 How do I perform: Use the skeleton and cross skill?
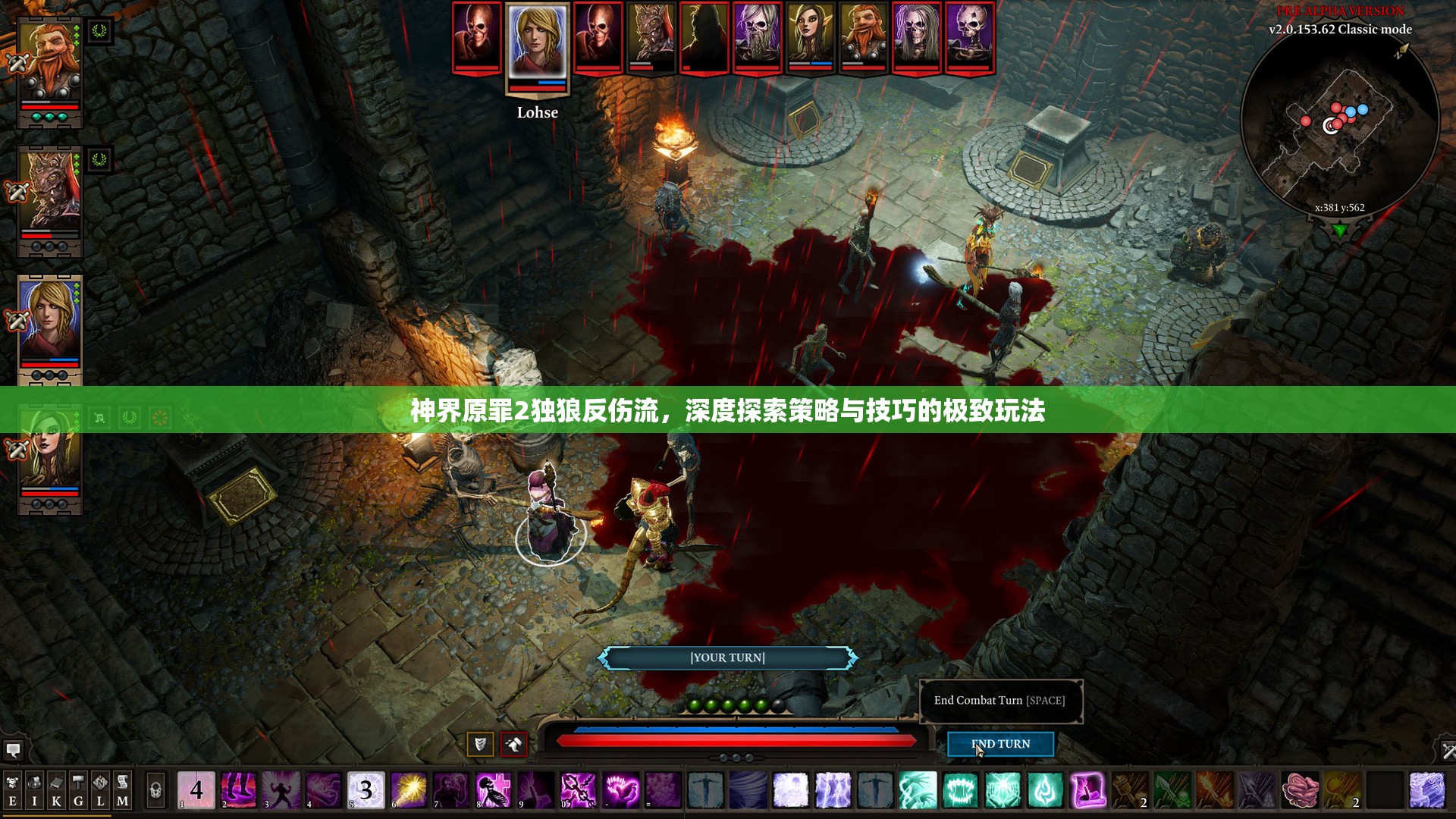[x=494, y=790]
